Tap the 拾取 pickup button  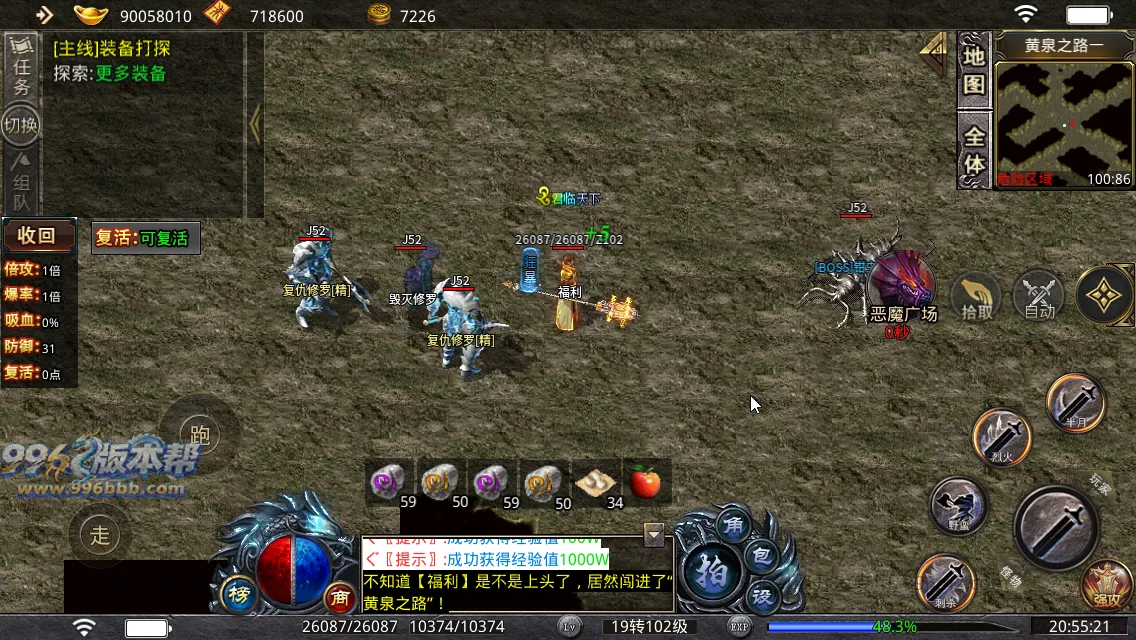pyautogui.click(x=977, y=297)
